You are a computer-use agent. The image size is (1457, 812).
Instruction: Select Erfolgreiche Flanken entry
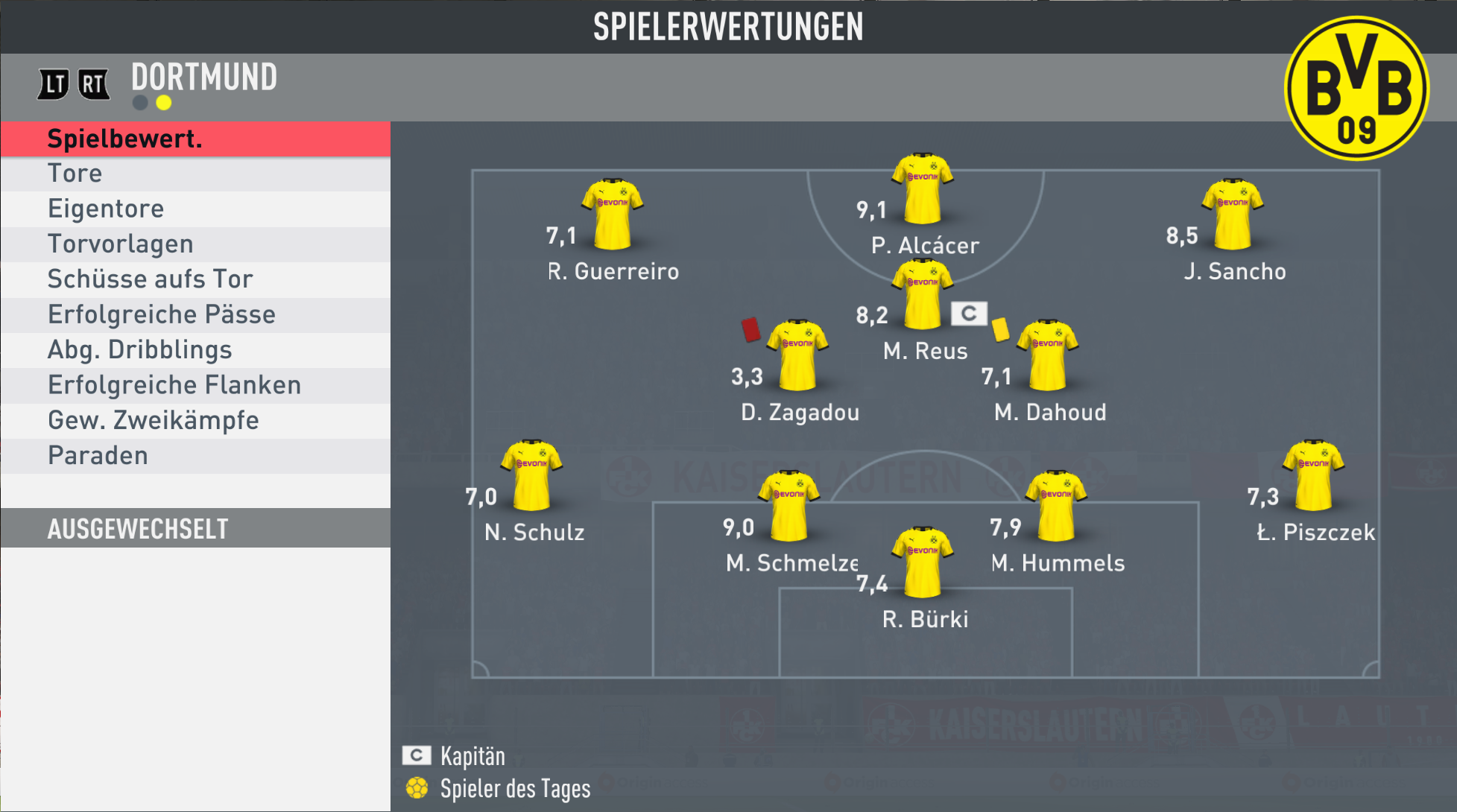[195, 385]
